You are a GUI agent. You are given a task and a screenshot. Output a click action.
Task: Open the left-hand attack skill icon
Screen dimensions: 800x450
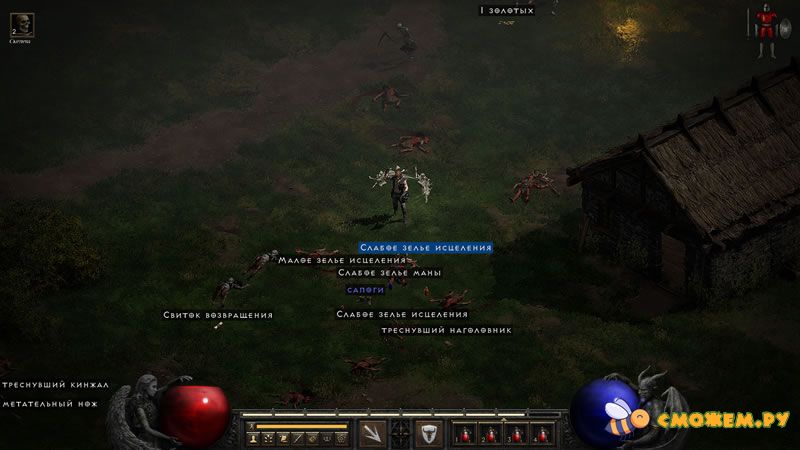click(x=372, y=433)
